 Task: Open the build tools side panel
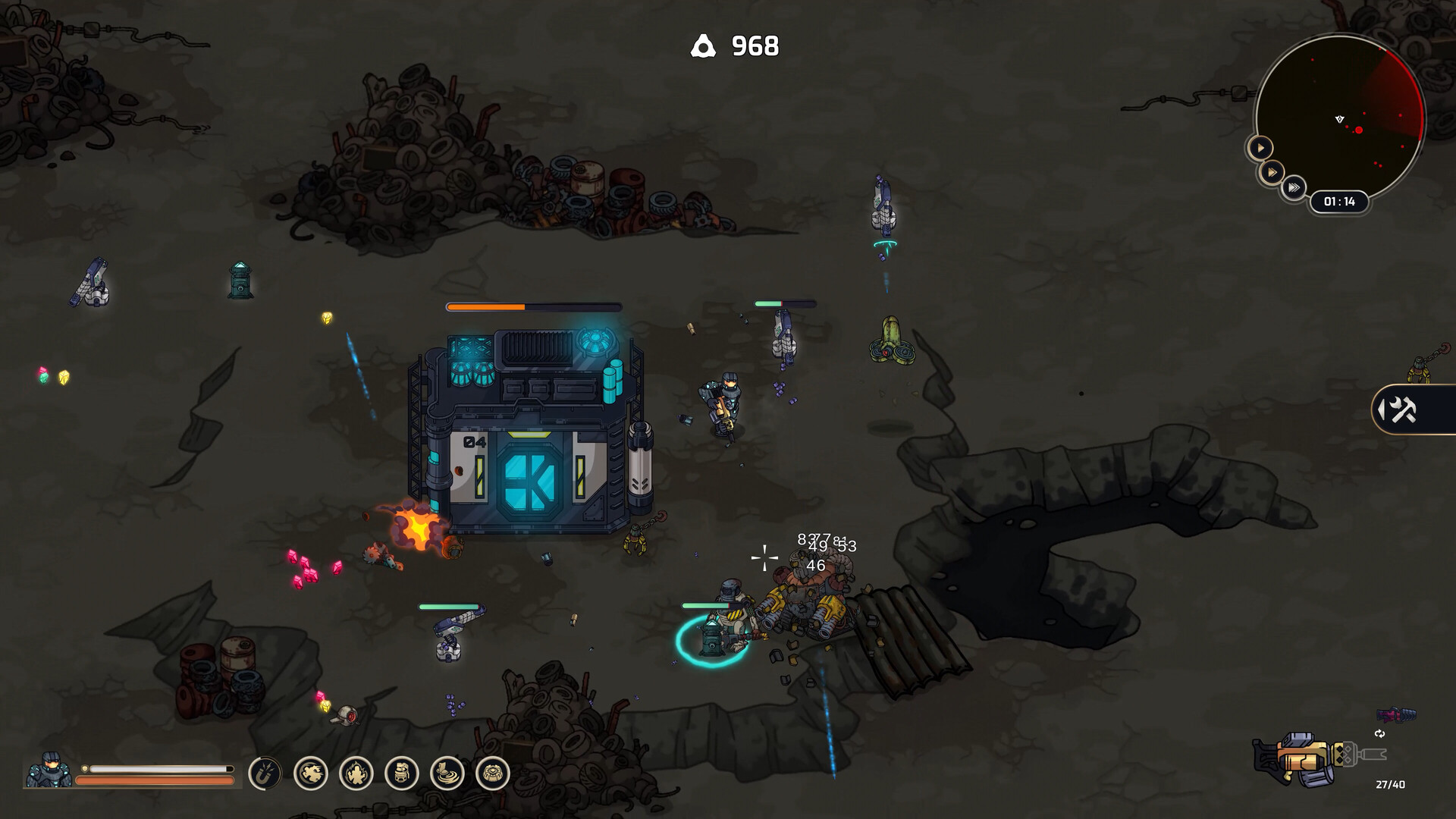point(1403,410)
